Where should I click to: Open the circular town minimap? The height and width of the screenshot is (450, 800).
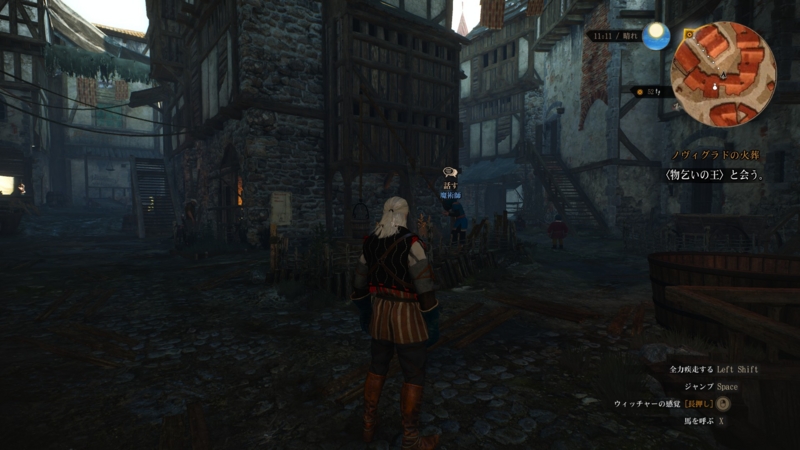pyautogui.click(x=723, y=74)
